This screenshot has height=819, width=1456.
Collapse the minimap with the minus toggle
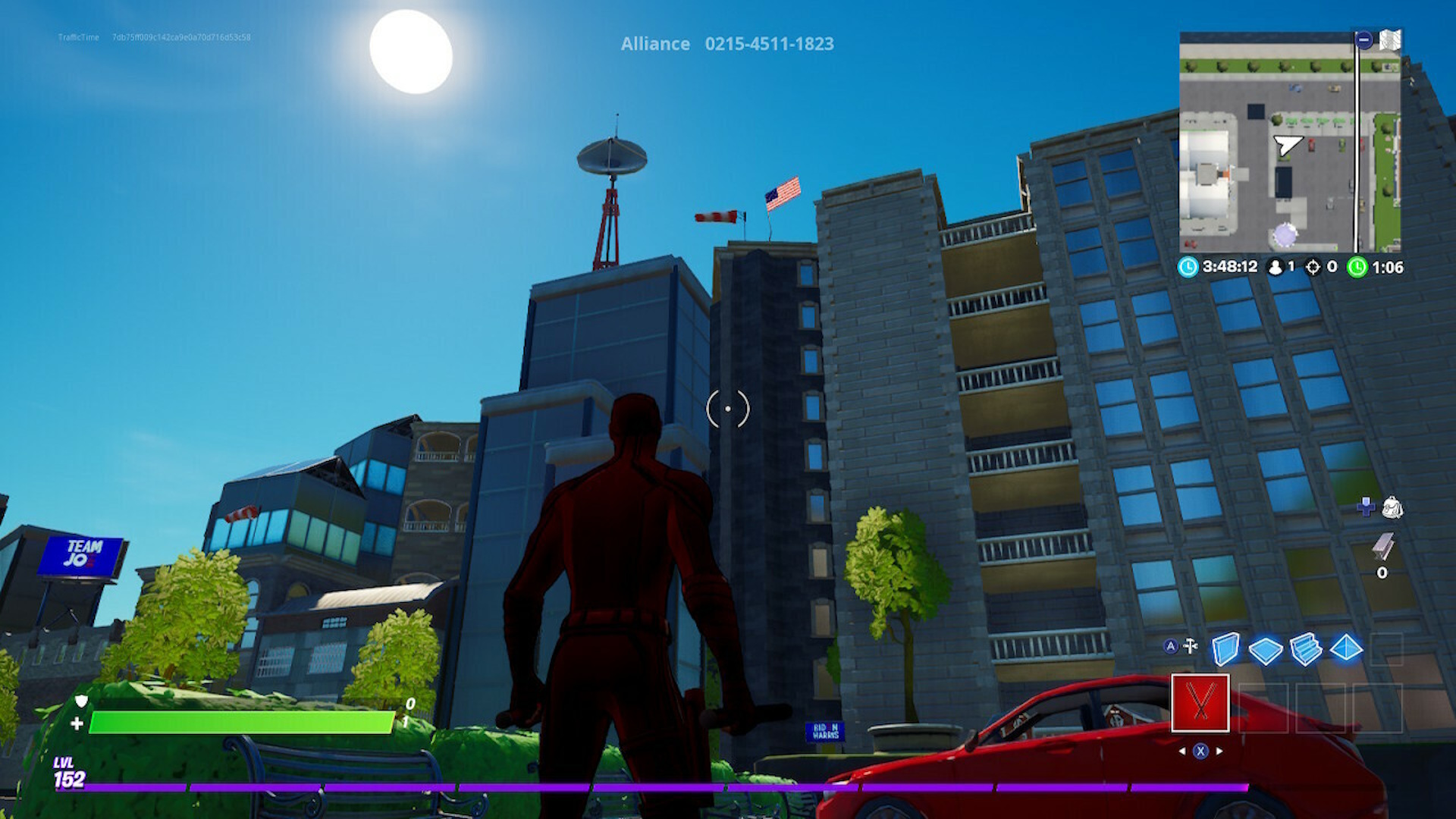[x=1363, y=39]
